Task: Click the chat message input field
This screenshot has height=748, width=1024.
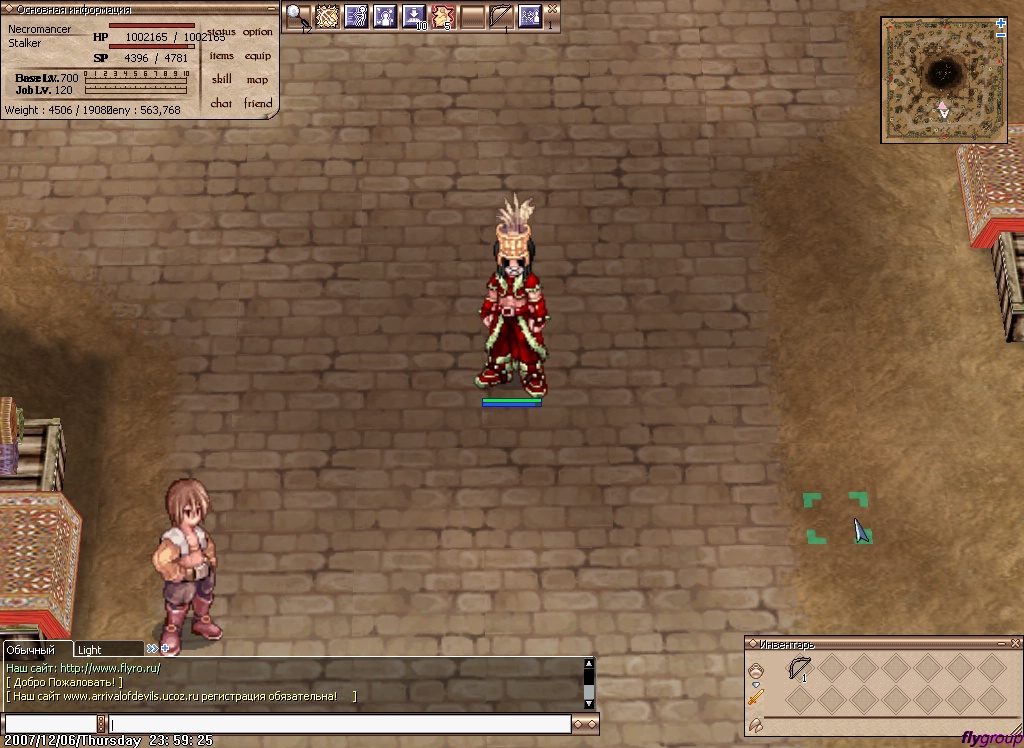Action: click(x=340, y=724)
